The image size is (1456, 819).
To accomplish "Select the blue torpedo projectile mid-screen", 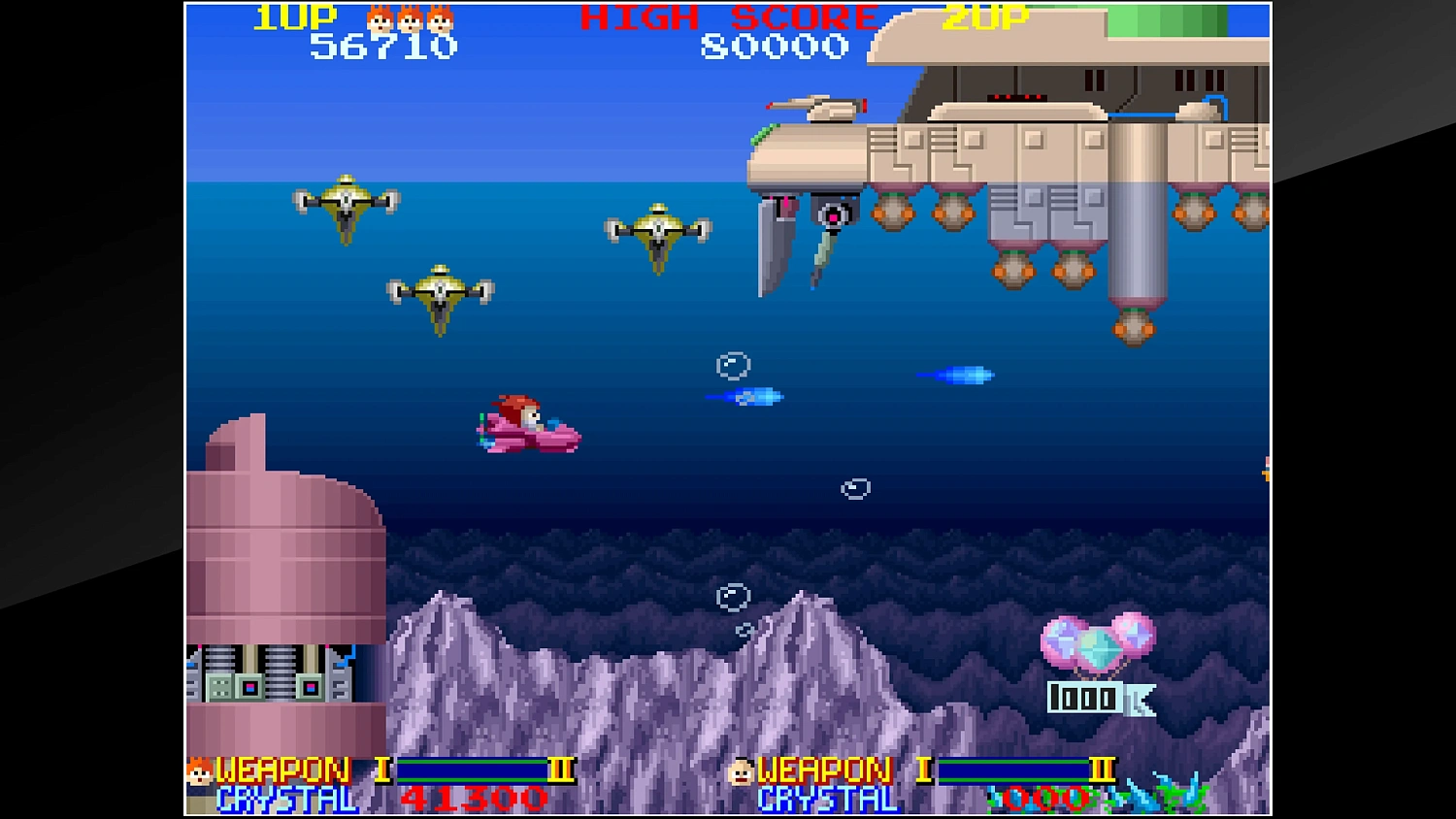I will point(956,374).
